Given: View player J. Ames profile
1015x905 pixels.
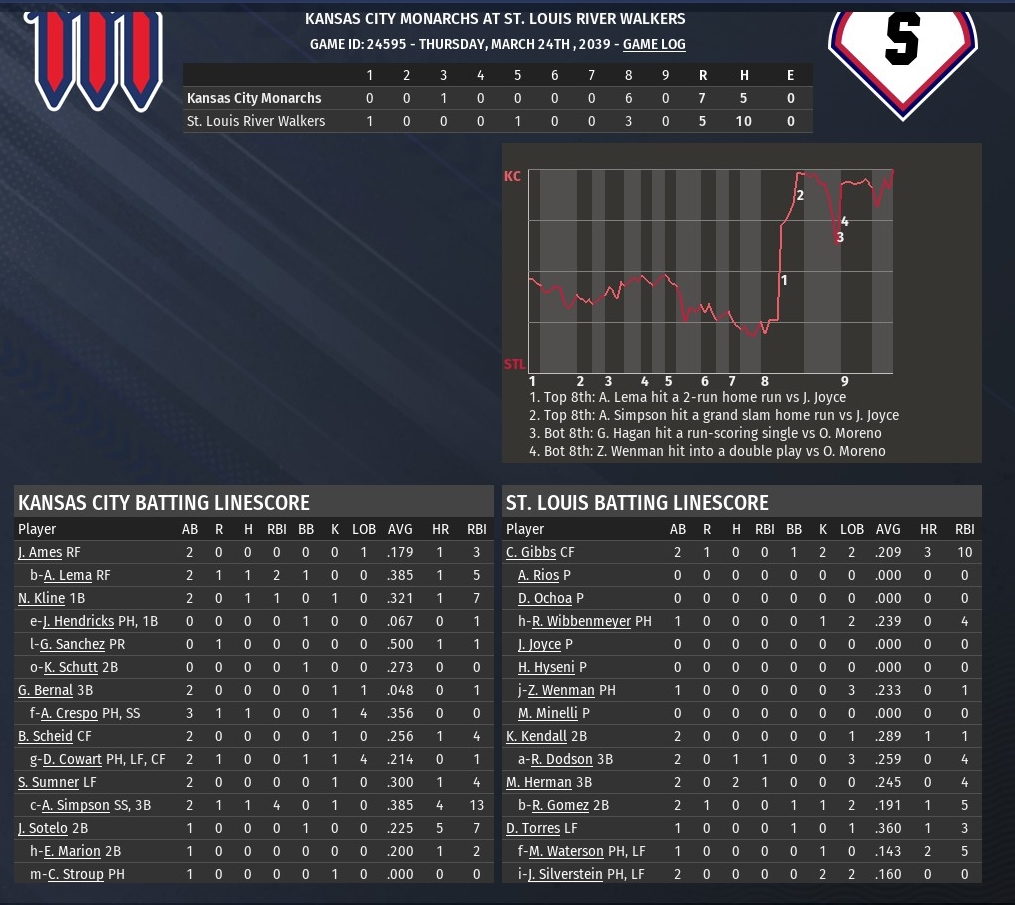Looking at the screenshot, I should coord(40,552).
